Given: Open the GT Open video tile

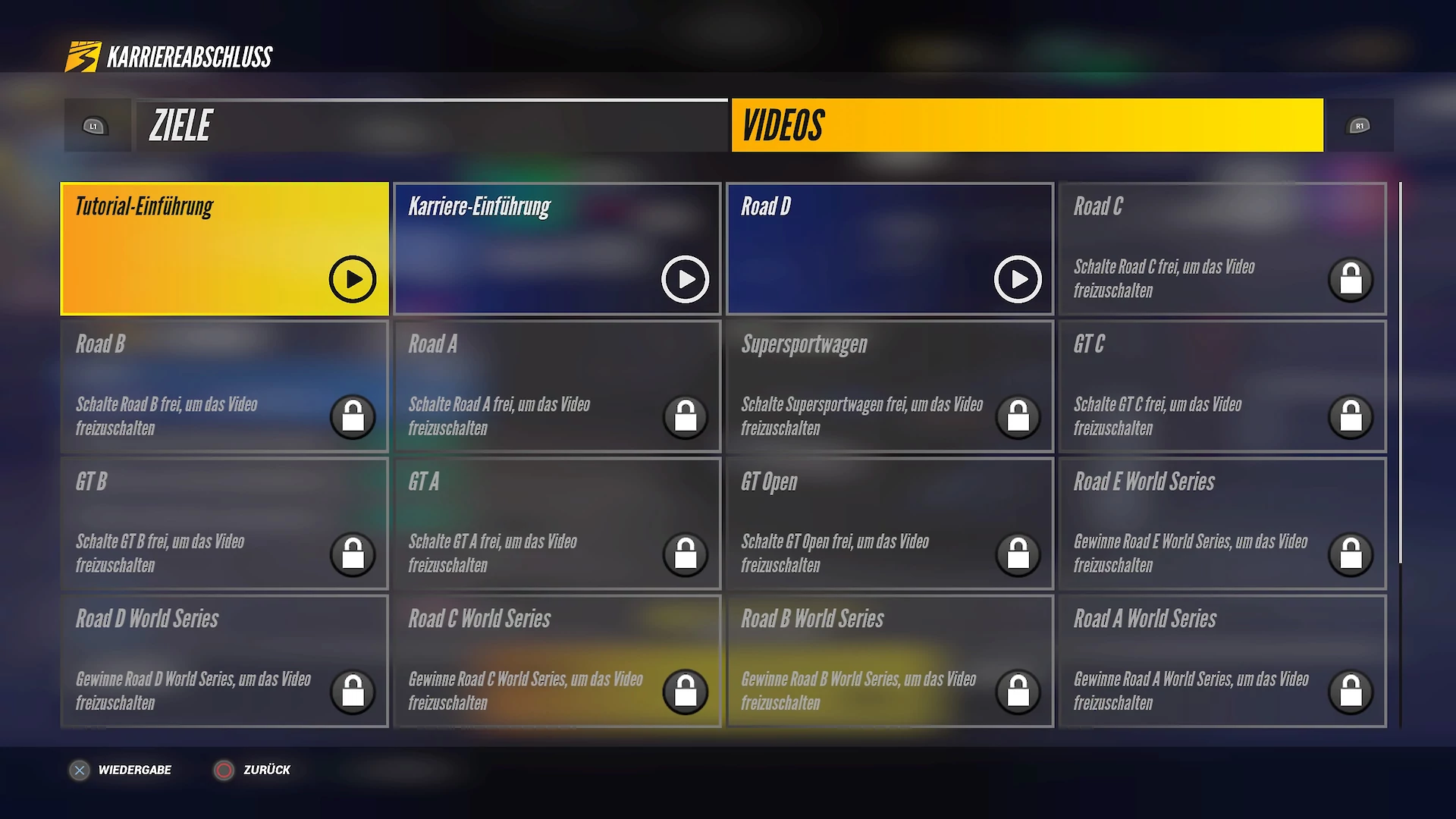Looking at the screenshot, I should [x=890, y=523].
